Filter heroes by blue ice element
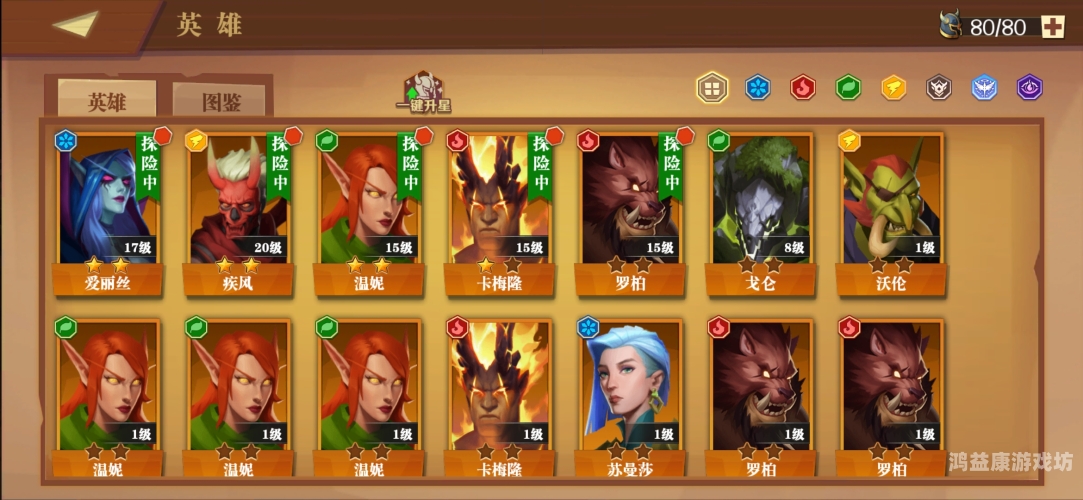 (x=759, y=88)
